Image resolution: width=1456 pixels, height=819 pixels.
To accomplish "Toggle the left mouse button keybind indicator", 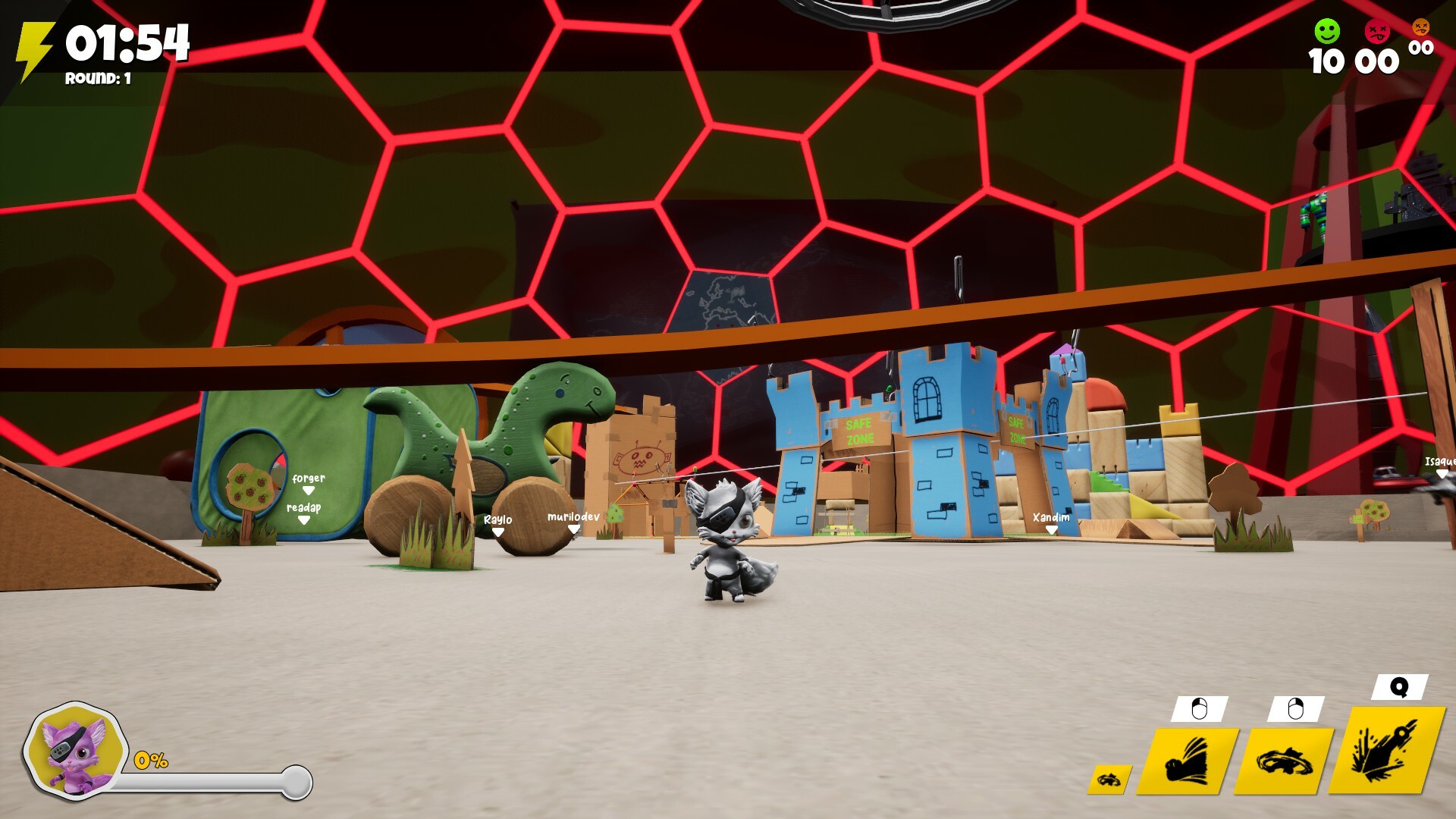I will click(1198, 709).
